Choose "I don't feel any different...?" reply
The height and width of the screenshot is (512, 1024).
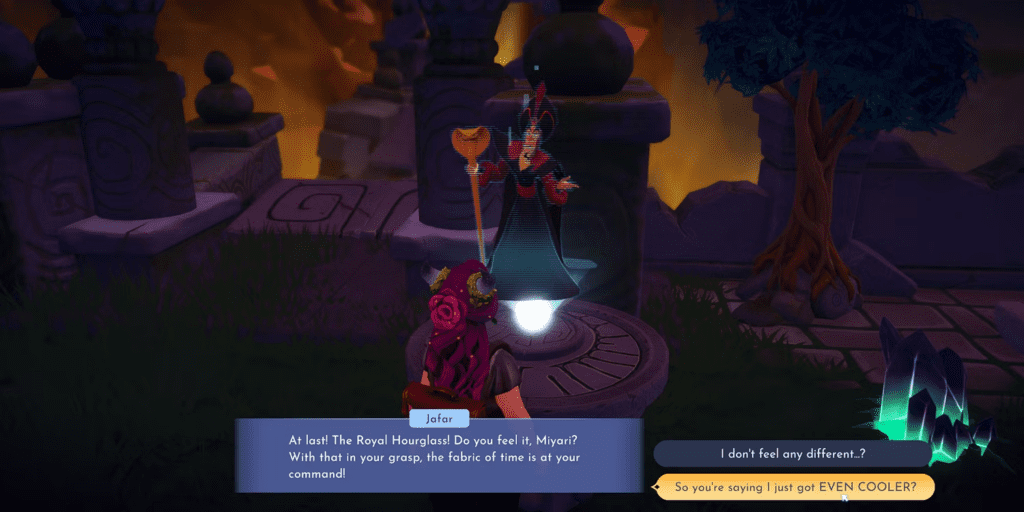click(x=792, y=454)
